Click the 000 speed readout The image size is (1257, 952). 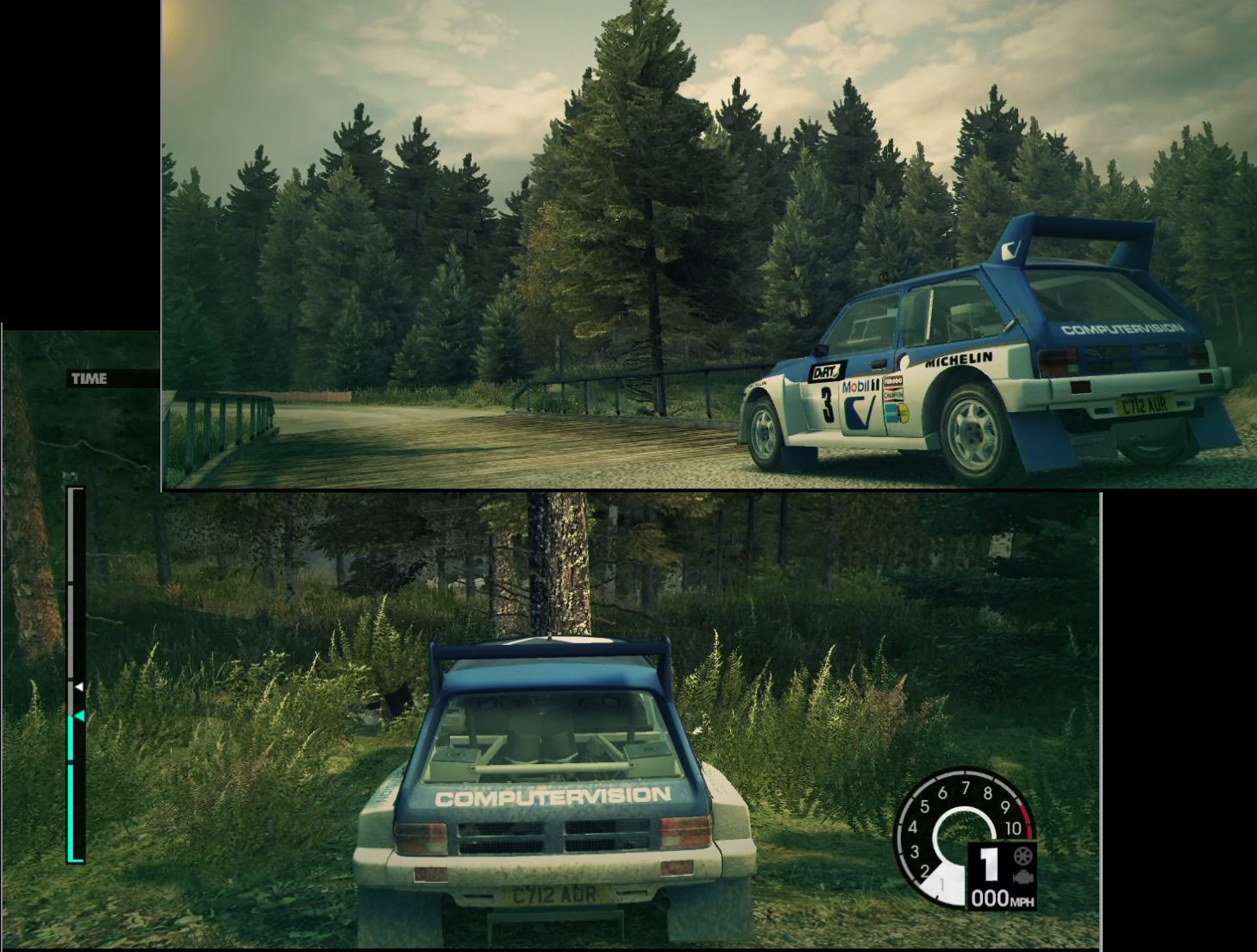(x=991, y=896)
